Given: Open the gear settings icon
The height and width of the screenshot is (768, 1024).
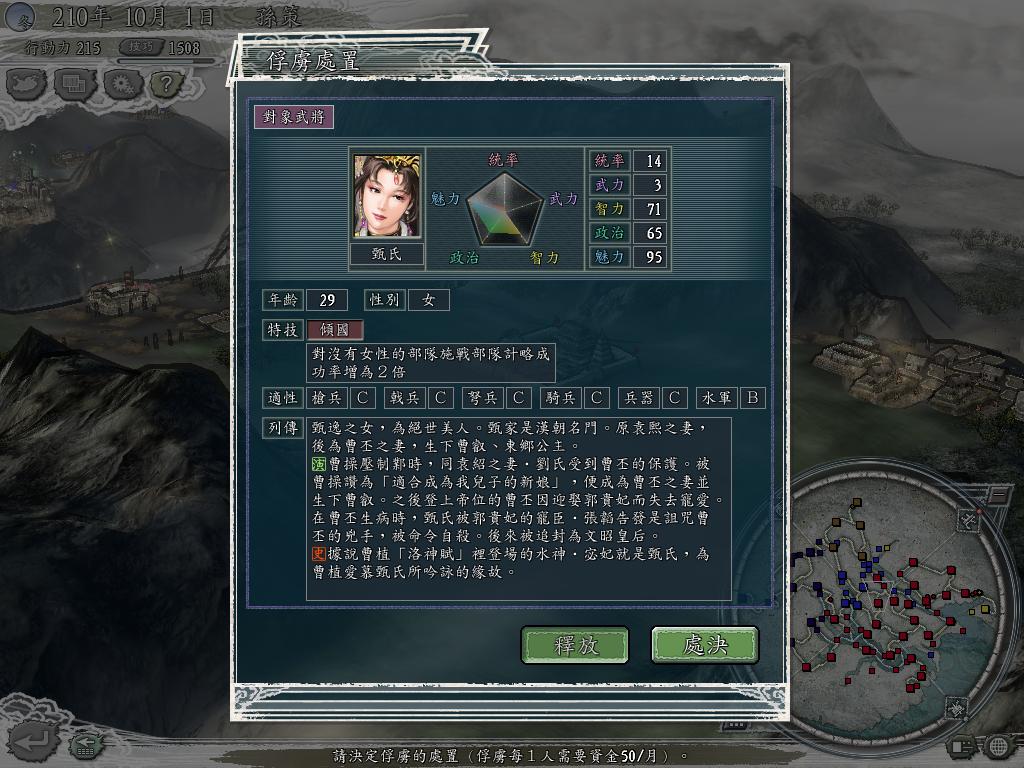Looking at the screenshot, I should [120, 84].
